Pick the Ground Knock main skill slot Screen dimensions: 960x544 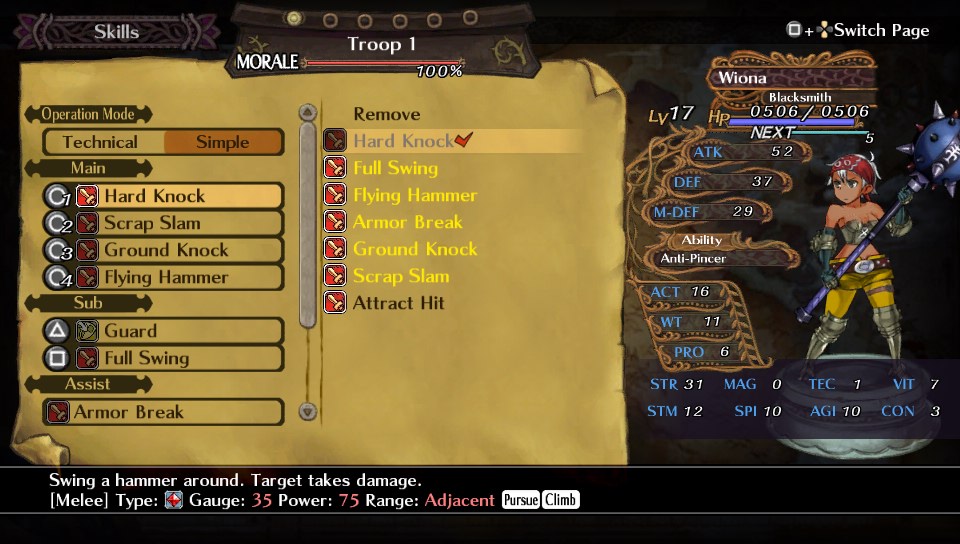163,250
